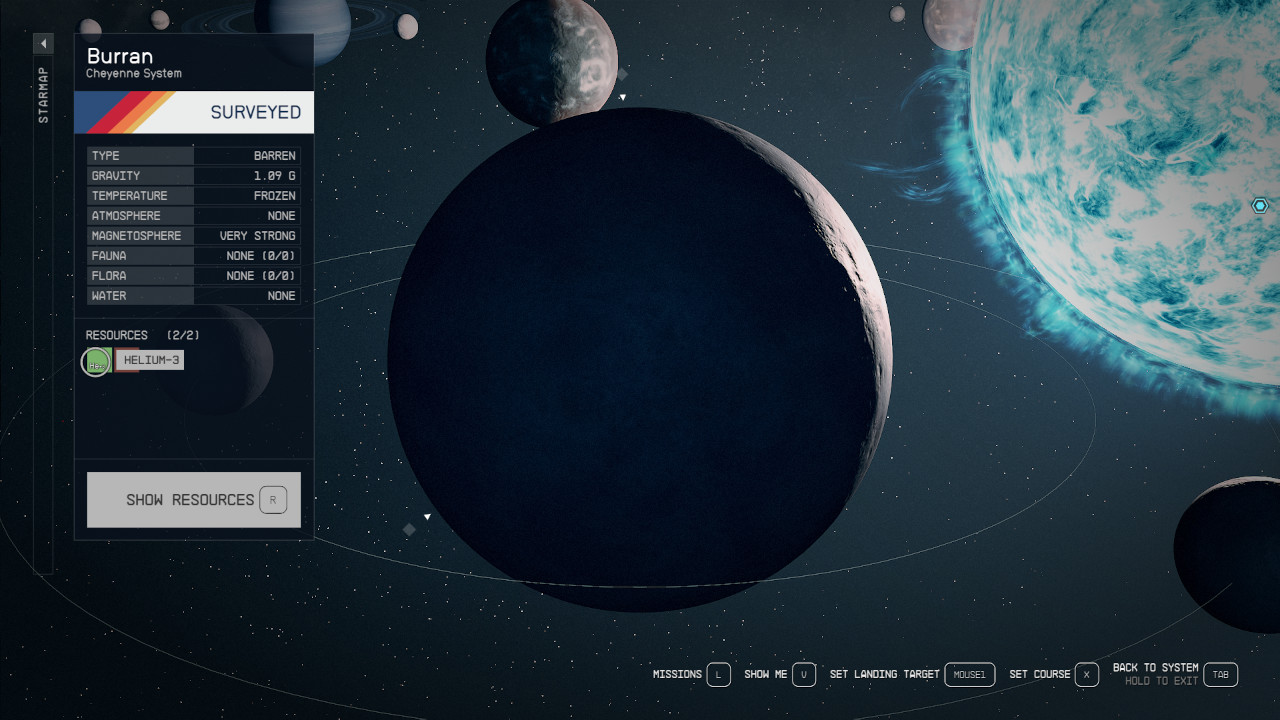Open the Missions menu
Image resolution: width=1280 pixels, height=720 pixels.
pos(677,674)
